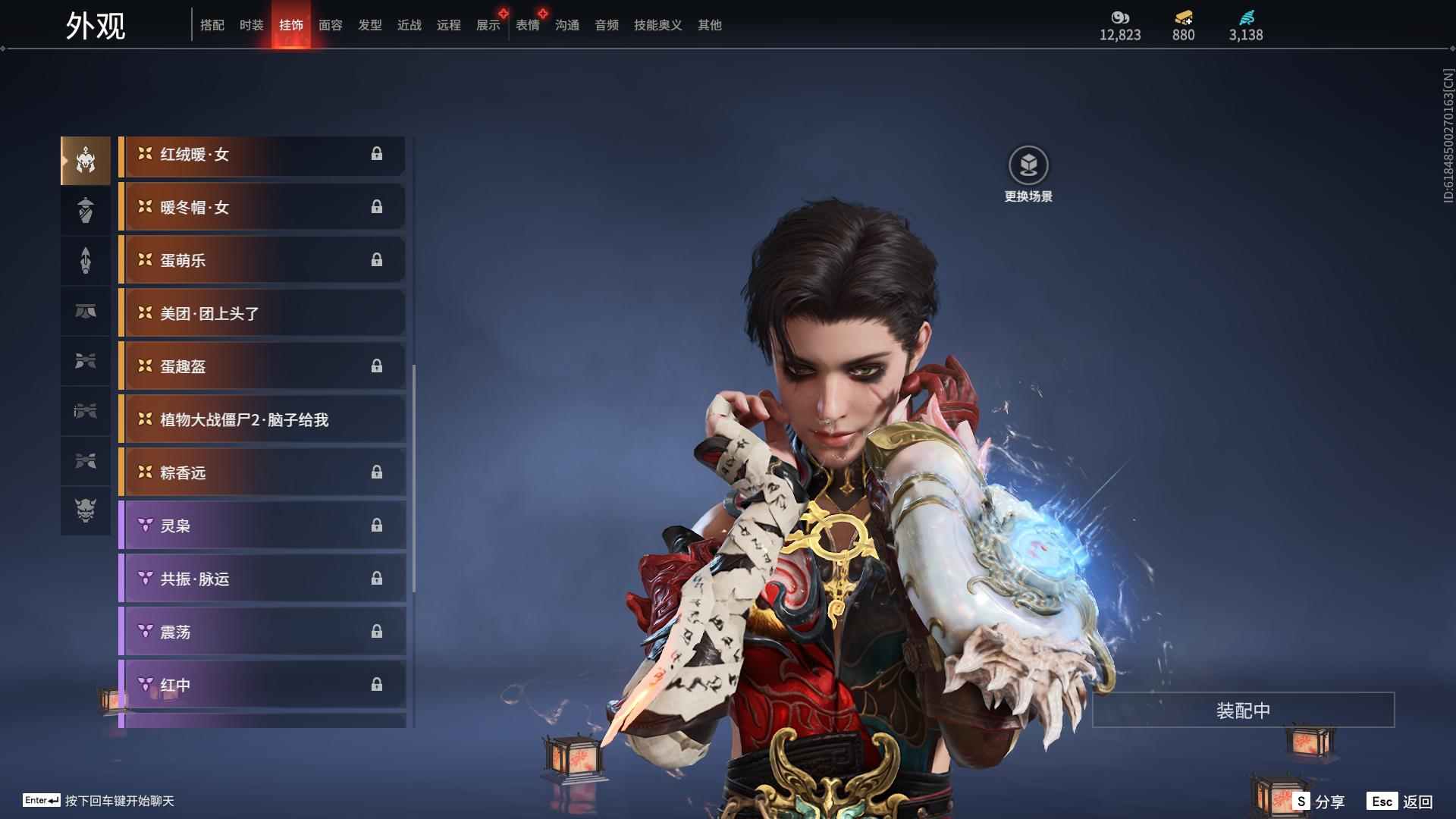The height and width of the screenshot is (819, 1456).
Task: Choose the 红中 accessory row
Action: tap(262, 686)
